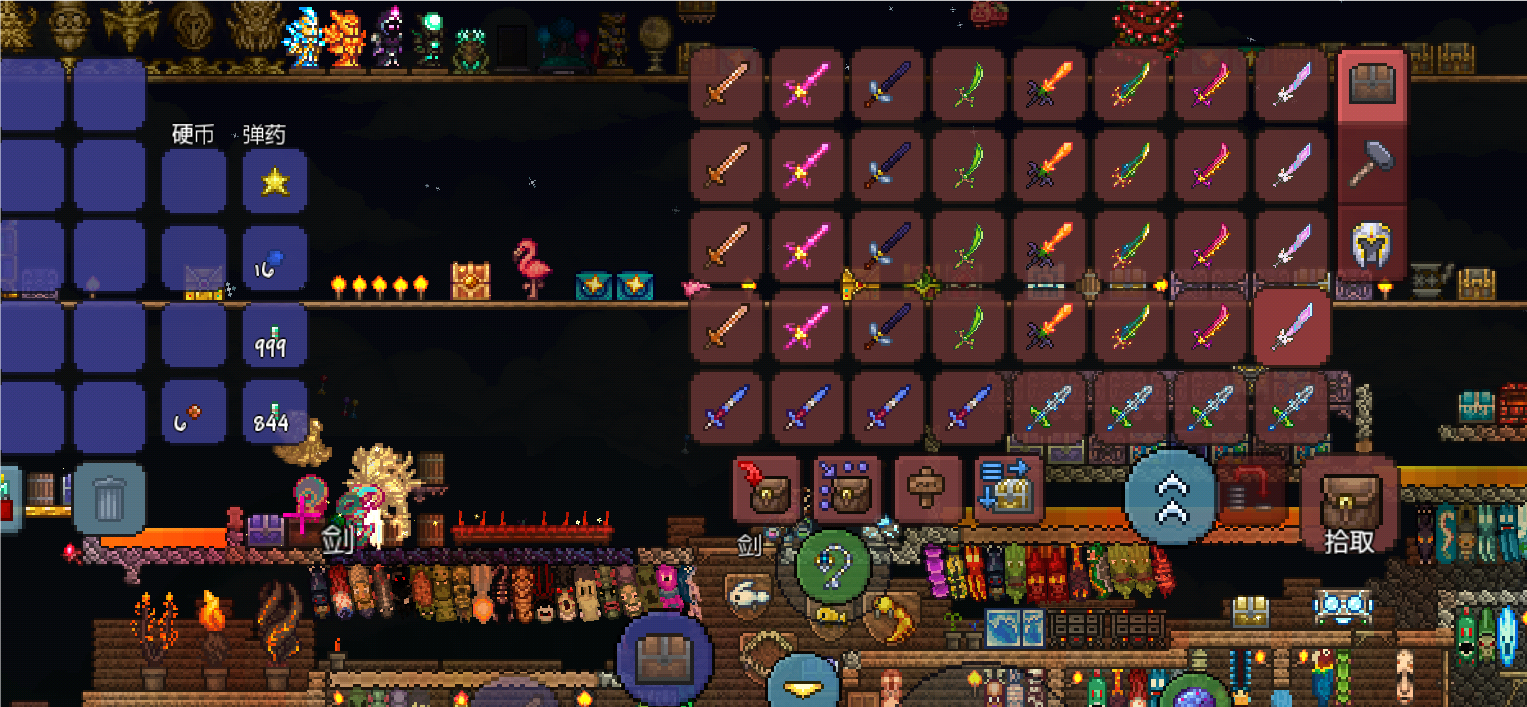Tap the deposit all button with purple dots
The height and width of the screenshot is (707, 1527).
click(x=846, y=490)
